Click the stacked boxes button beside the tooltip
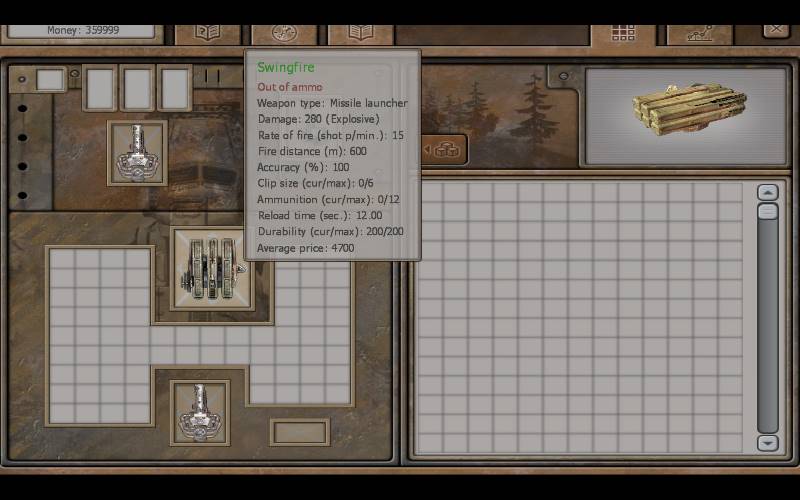 [x=445, y=150]
